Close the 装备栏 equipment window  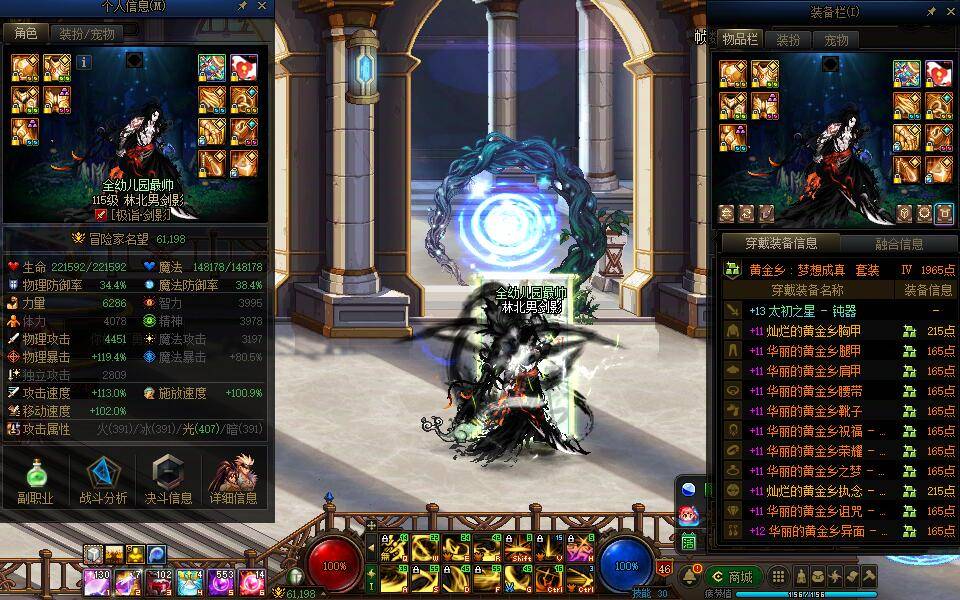tap(949, 12)
